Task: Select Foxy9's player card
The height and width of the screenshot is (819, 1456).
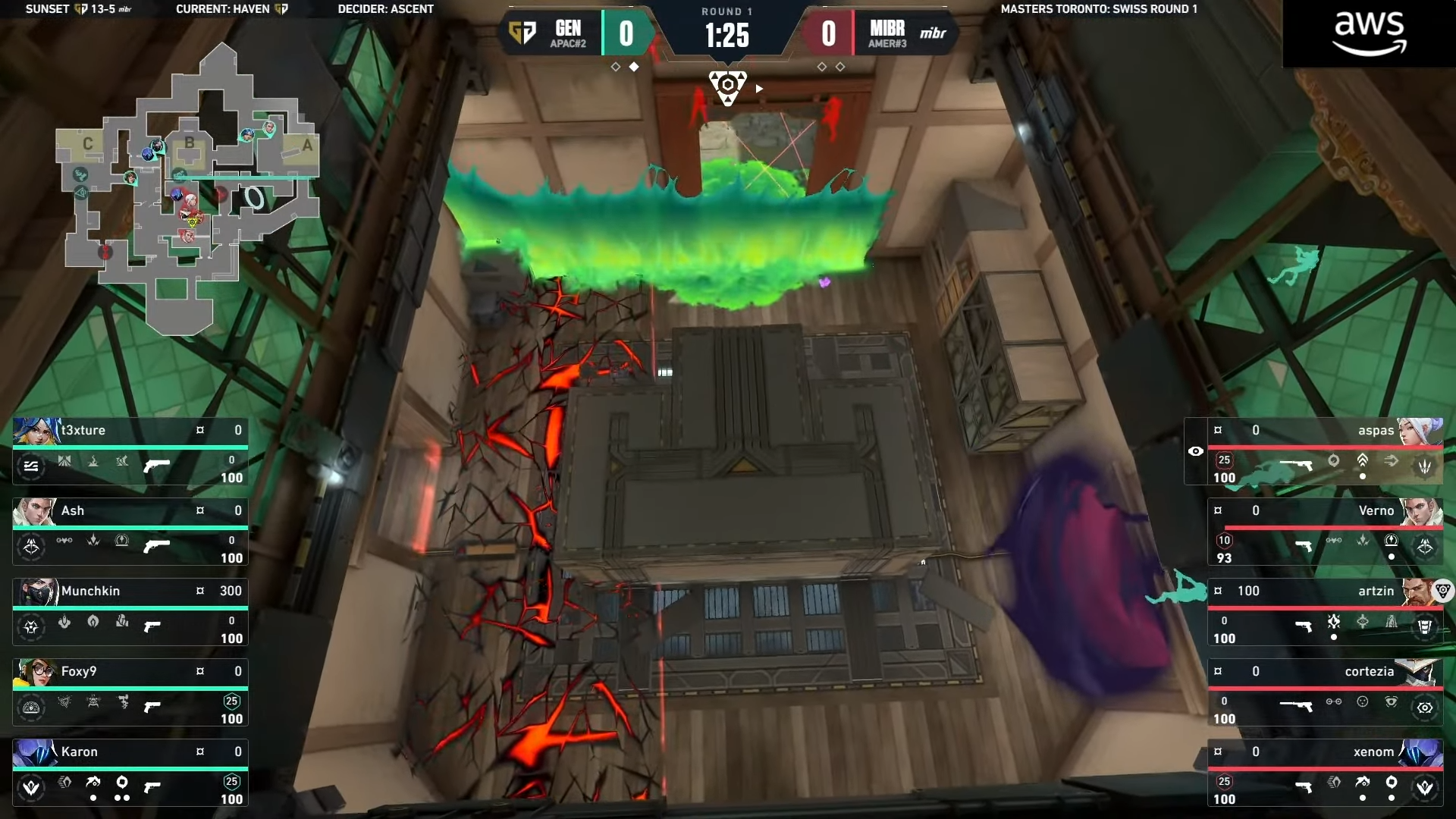Action: [x=130, y=692]
